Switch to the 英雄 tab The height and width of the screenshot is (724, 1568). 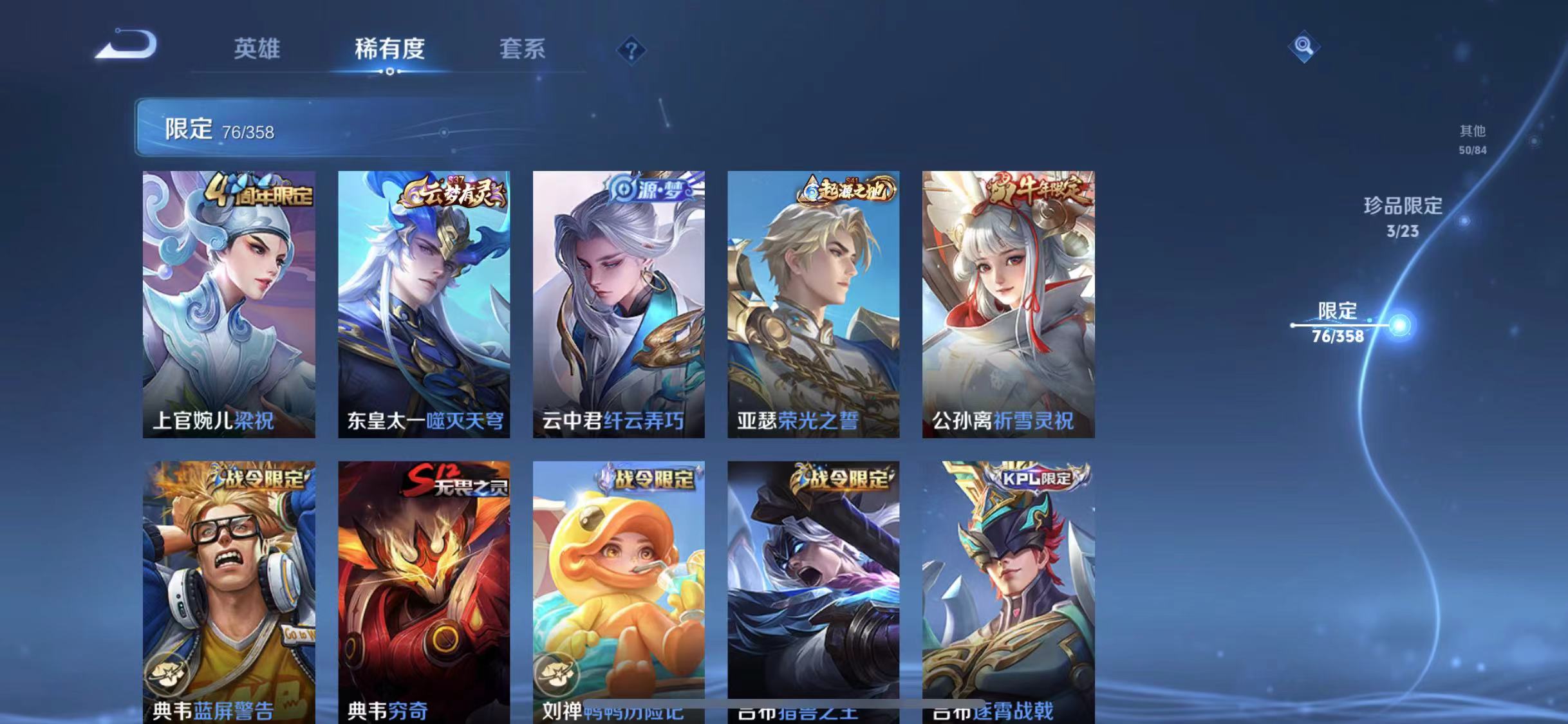click(256, 50)
